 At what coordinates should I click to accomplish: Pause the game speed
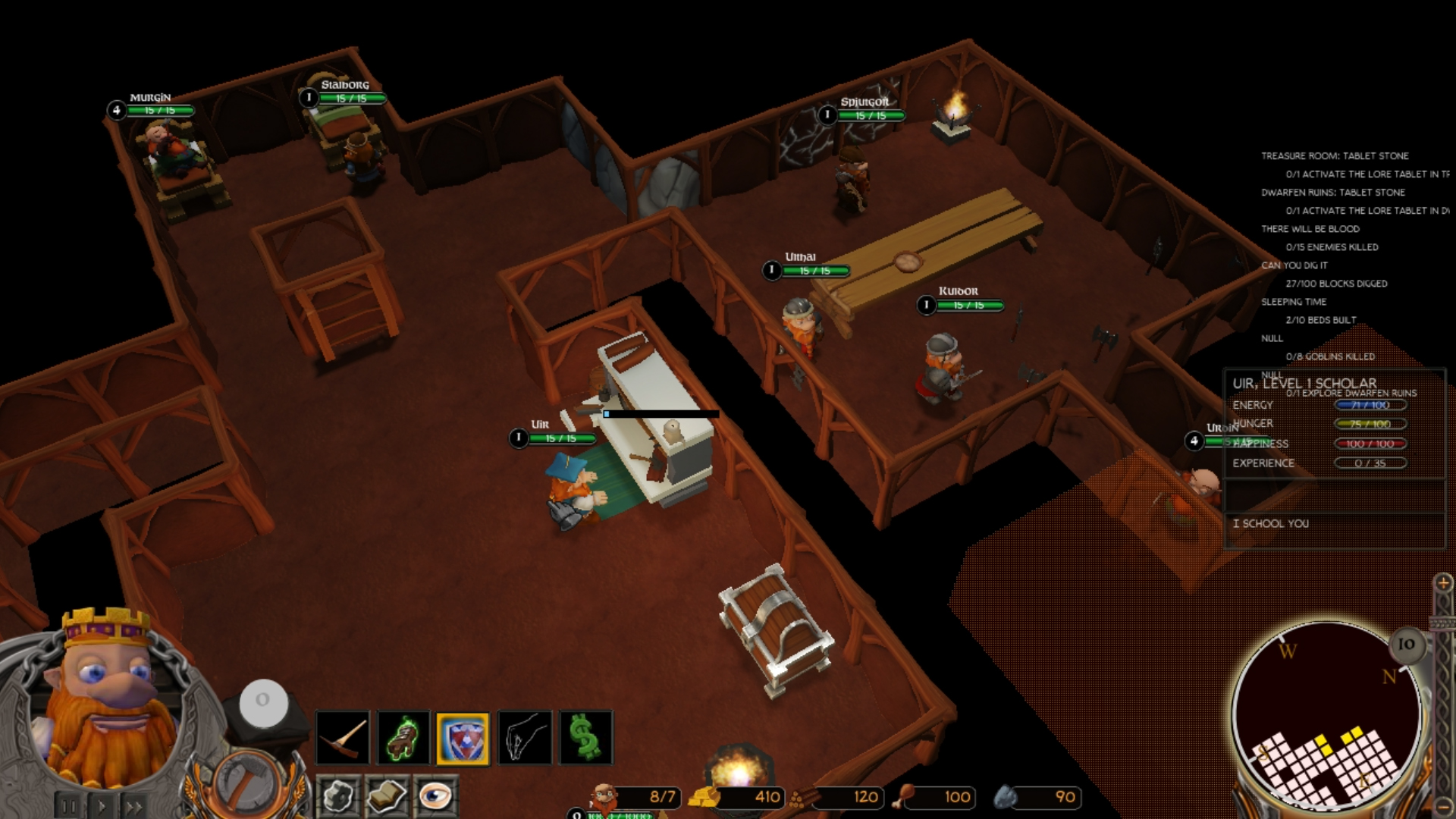point(69,807)
